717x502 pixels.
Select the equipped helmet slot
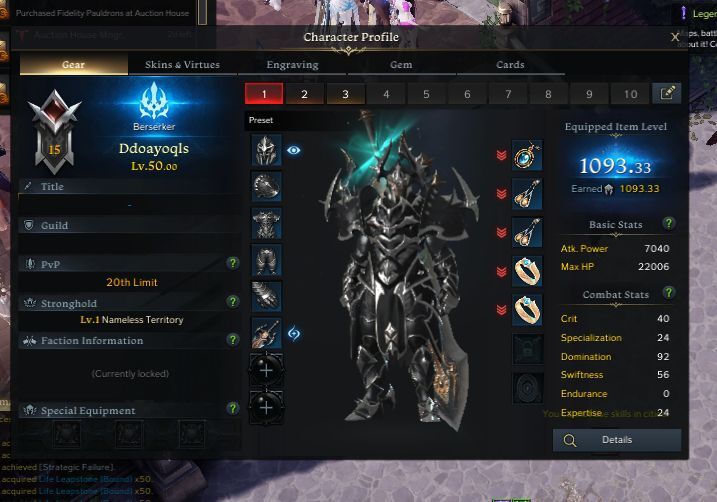pyautogui.click(x=266, y=150)
